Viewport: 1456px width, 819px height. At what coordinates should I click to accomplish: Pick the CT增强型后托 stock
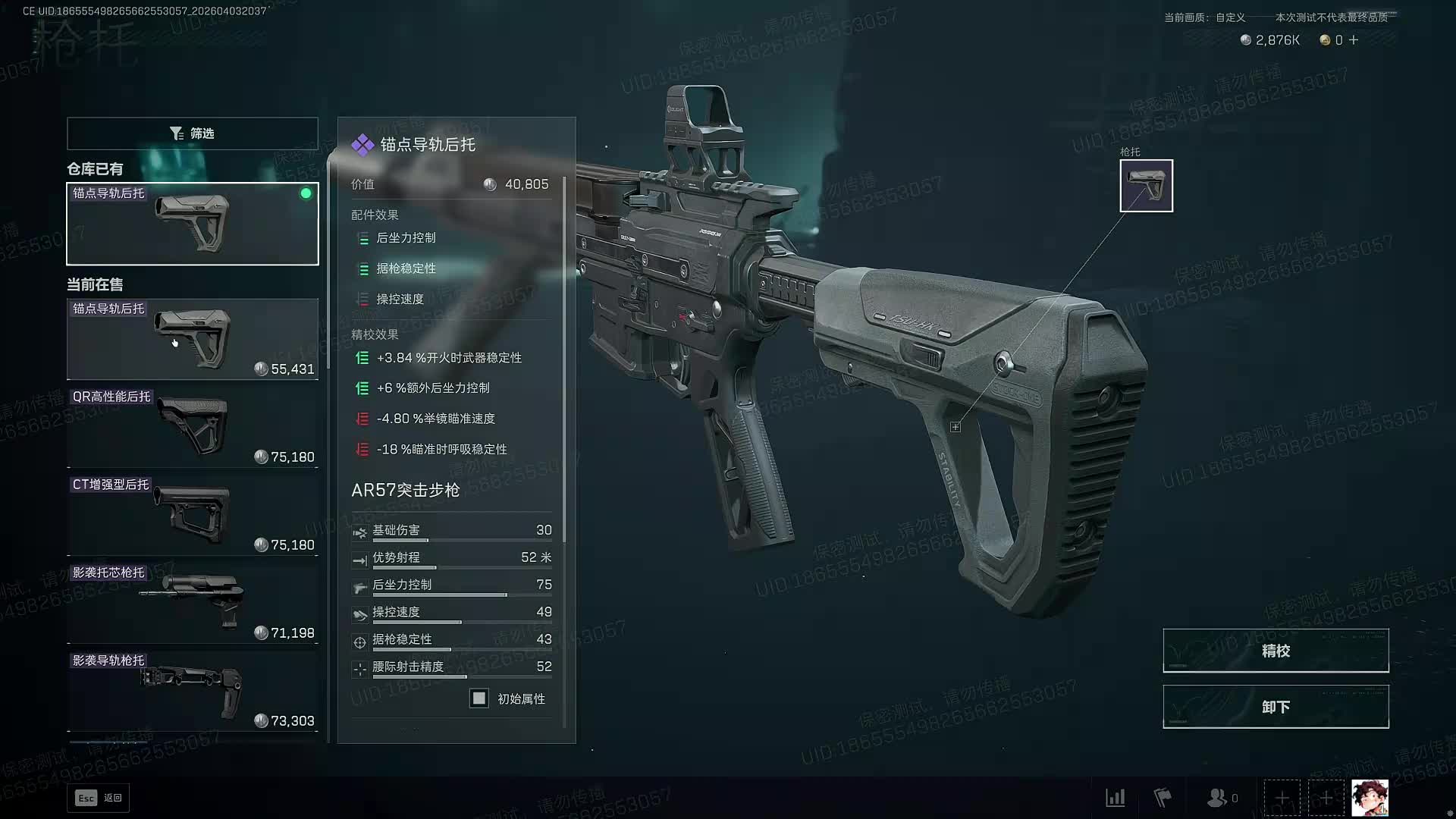(192, 515)
